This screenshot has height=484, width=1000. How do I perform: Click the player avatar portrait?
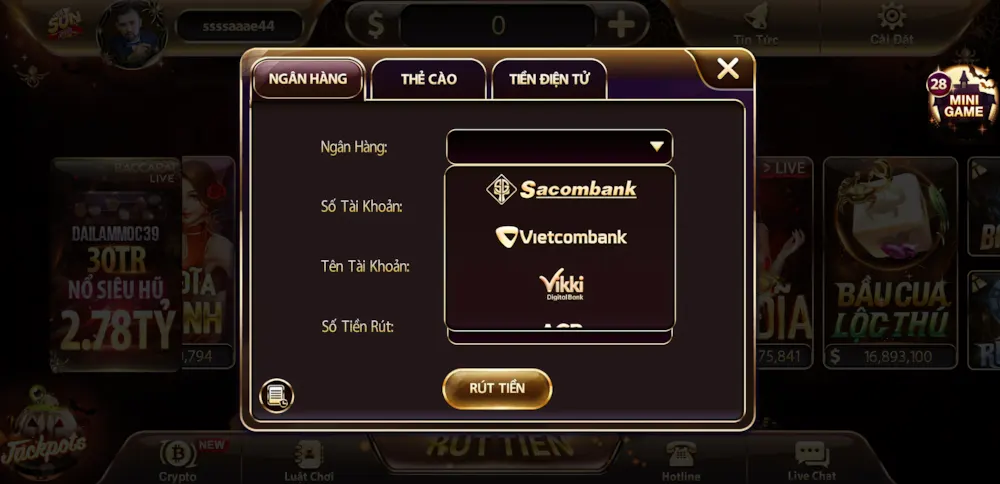click(x=131, y=33)
